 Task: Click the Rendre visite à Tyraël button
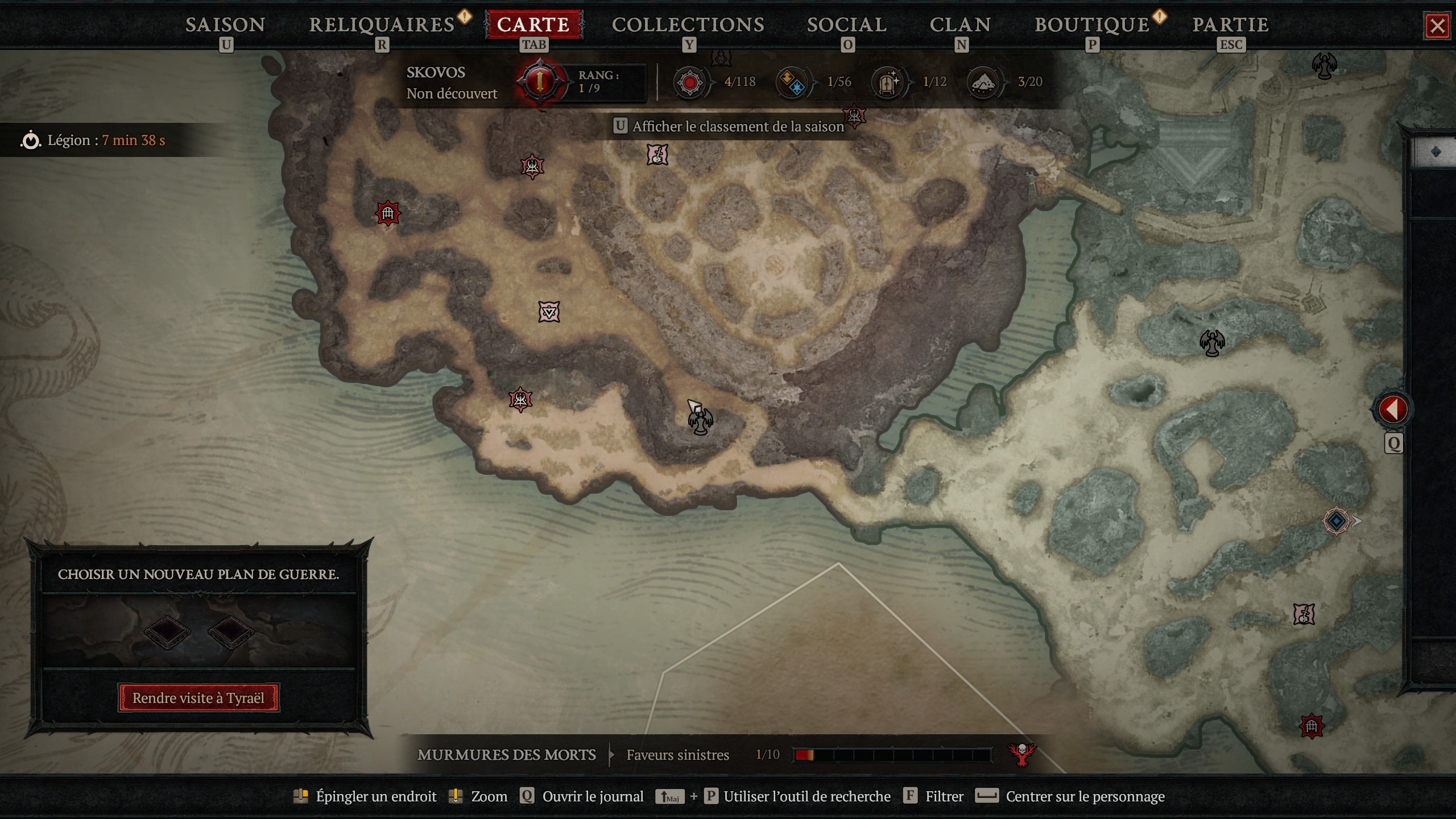tap(198, 697)
